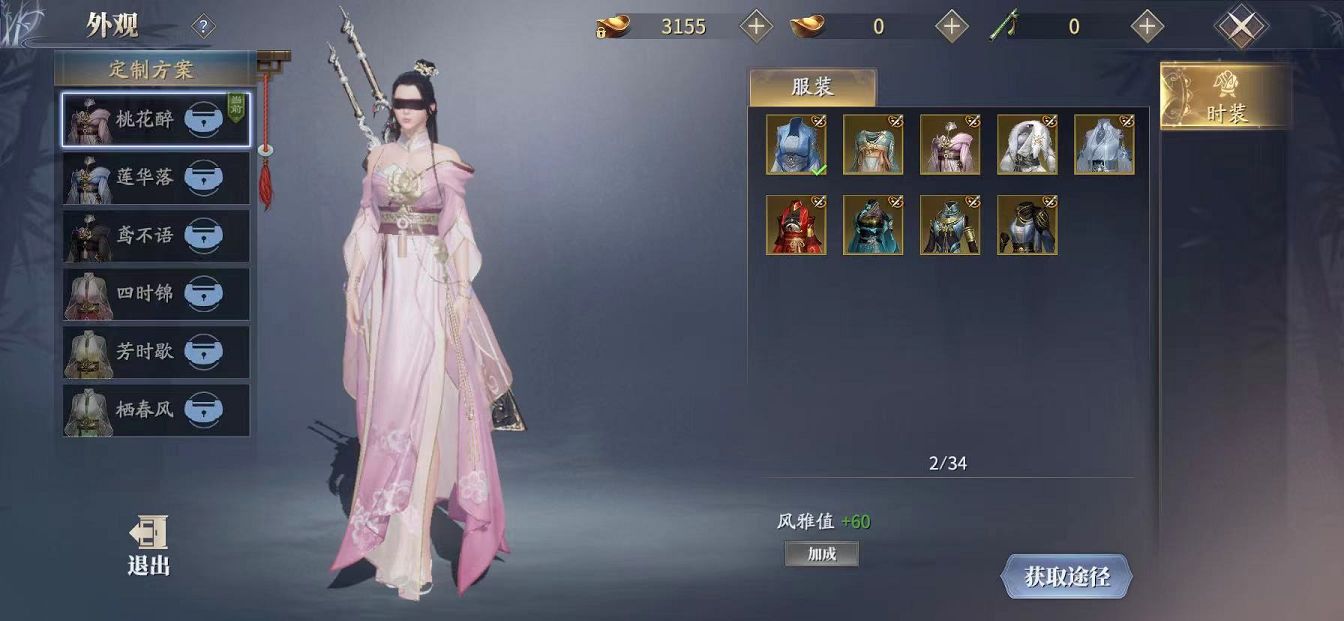Viewport: 1344px width, 621px height.
Task: Click the 获取途径 obtain method button
Action: click(x=1066, y=577)
